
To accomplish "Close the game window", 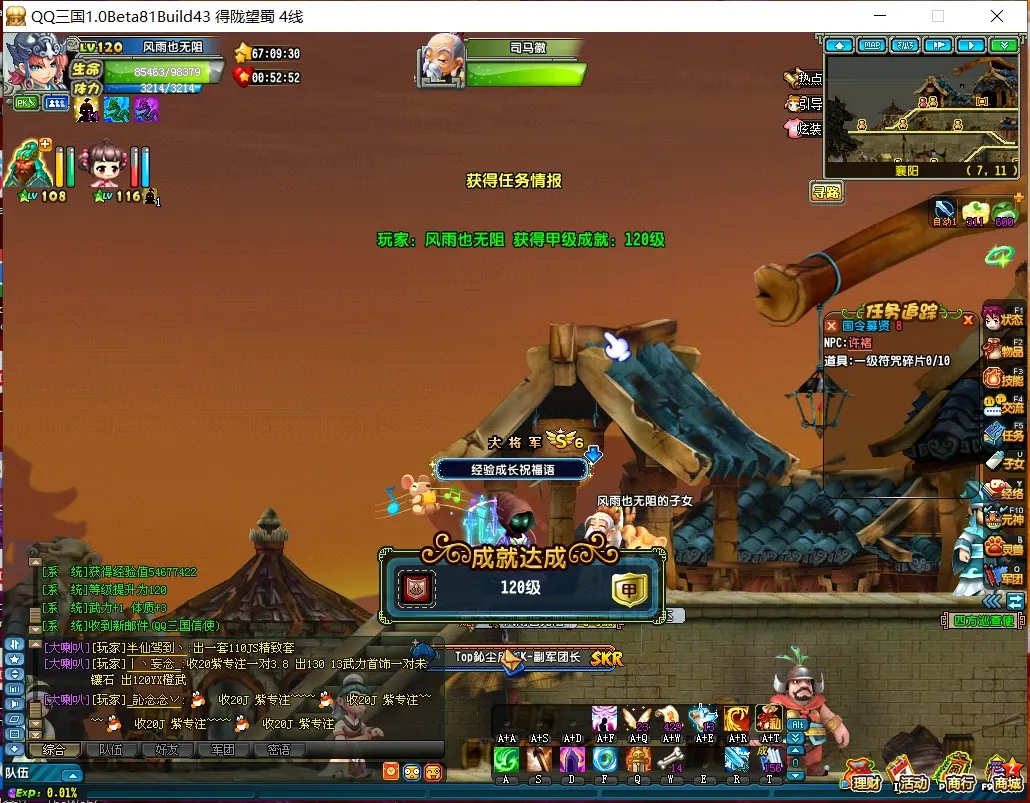I will [x=997, y=16].
